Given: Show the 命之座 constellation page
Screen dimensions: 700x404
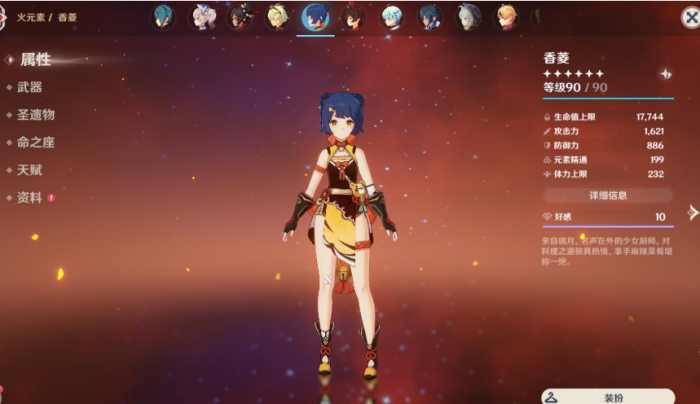Looking at the screenshot, I should tap(36, 142).
